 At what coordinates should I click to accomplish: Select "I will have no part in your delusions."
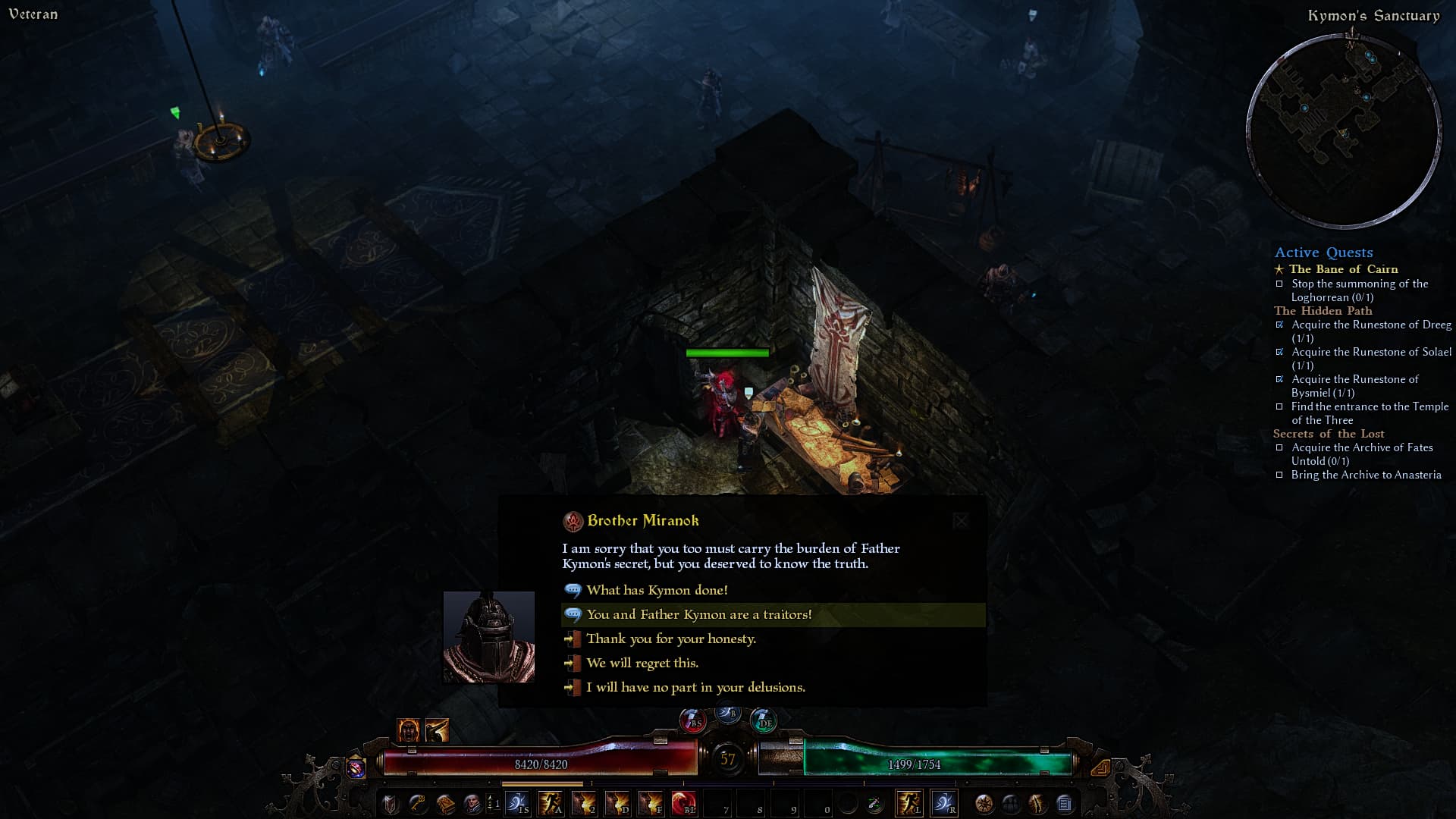(x=695, y=687)
